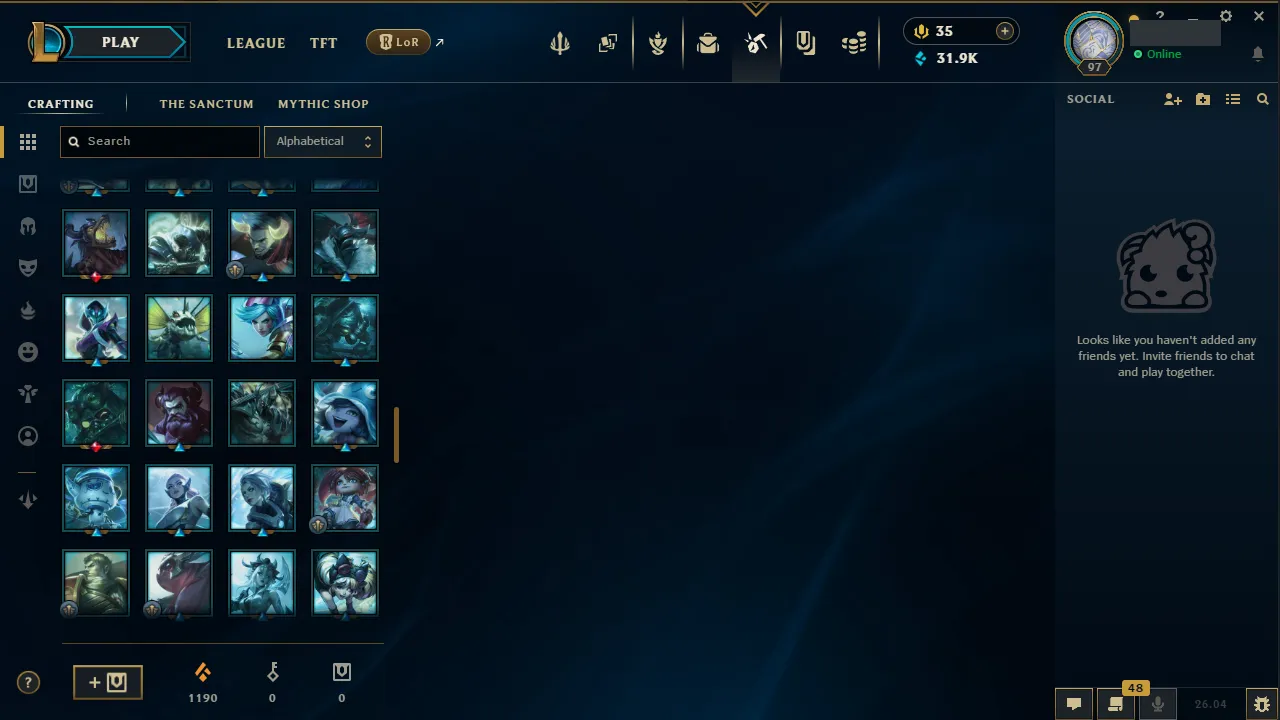This screenshot has width=1280, height=720.
Task: Open the settings gear icon
Action: (1225, 17)
